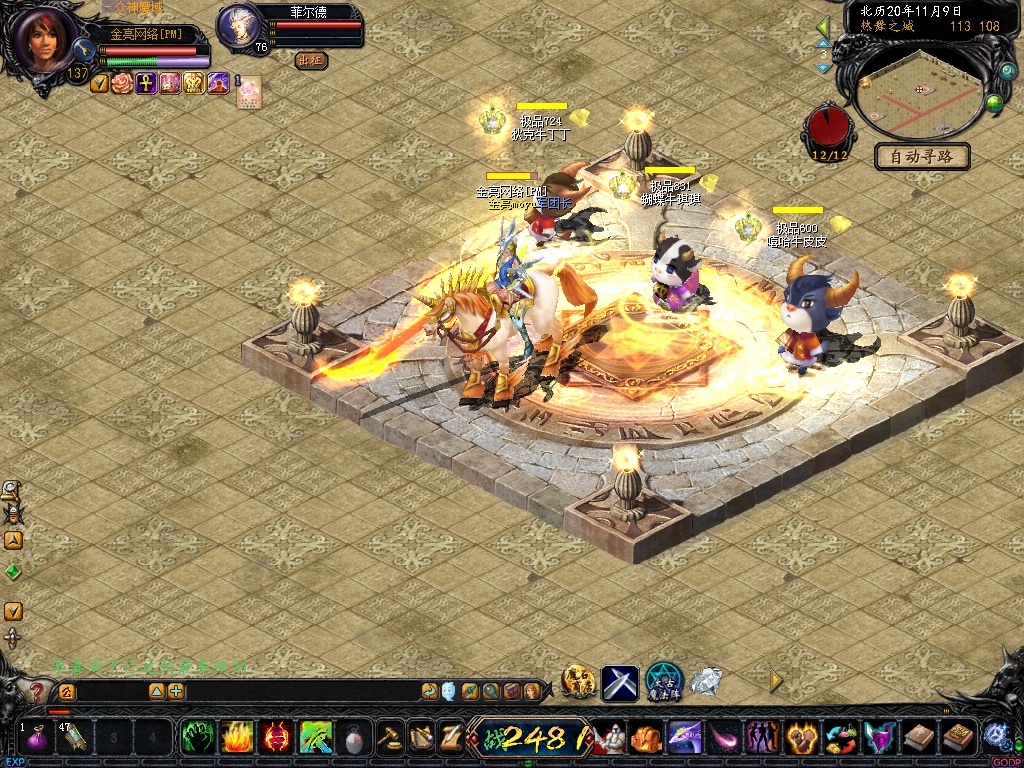The width and height of the screenshot is (1024, 768).
Task: Select the player character portrait
Action: tap(47, 38)
